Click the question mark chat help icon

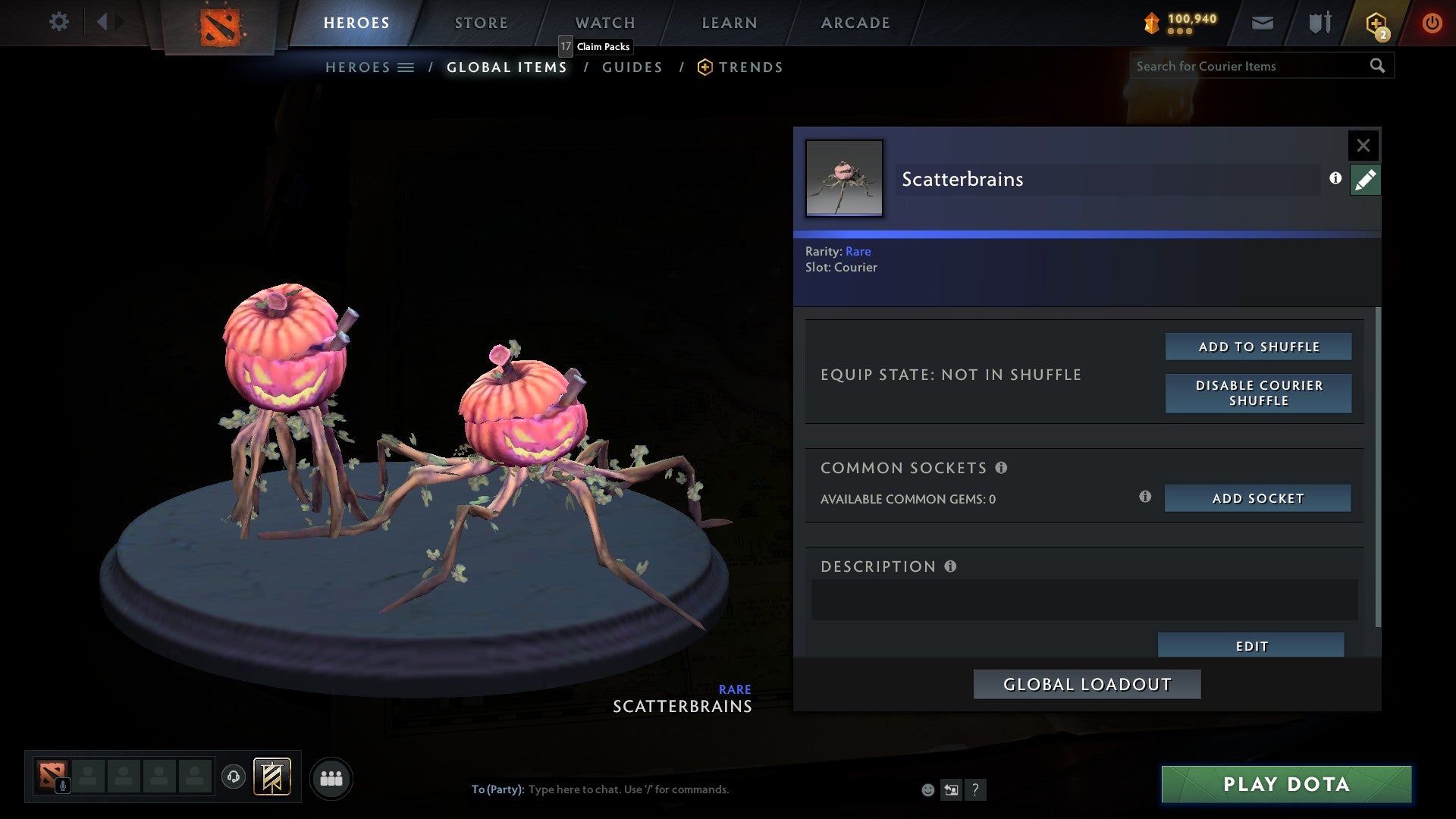[x=975, y=789]
